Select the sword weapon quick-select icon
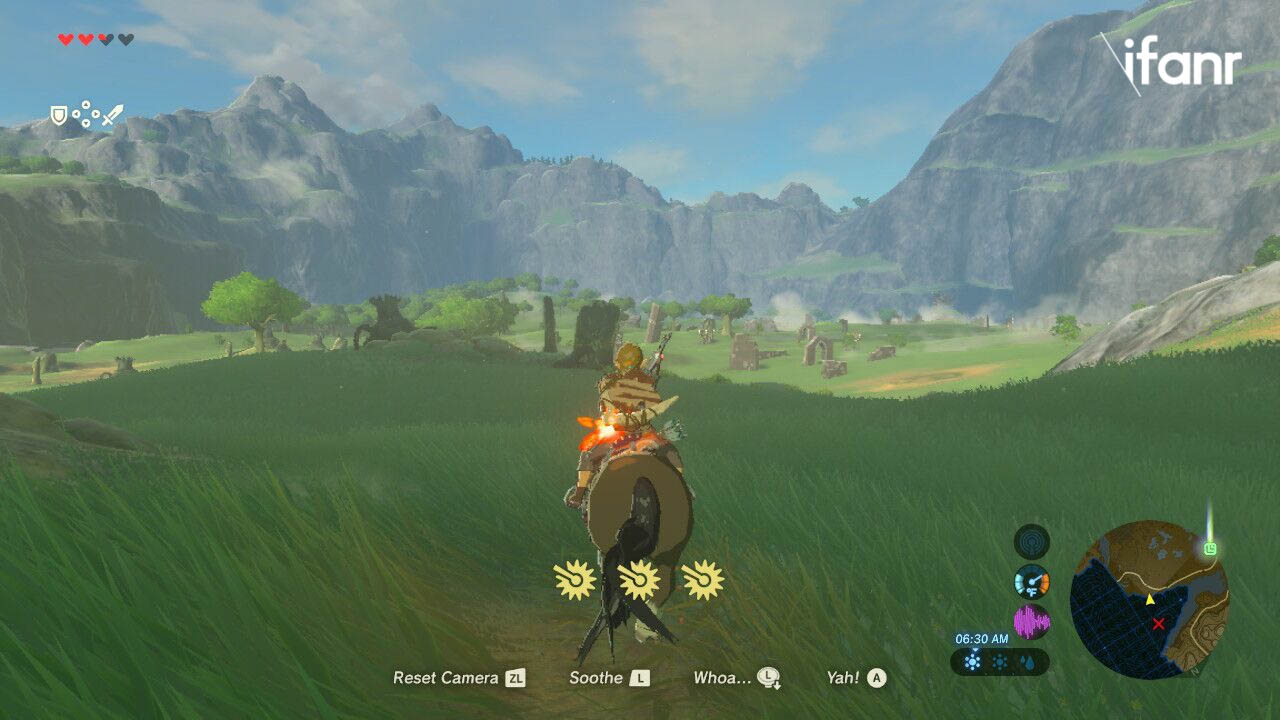This screenshot has height=720, width=1280. click(x=112, y=116)
